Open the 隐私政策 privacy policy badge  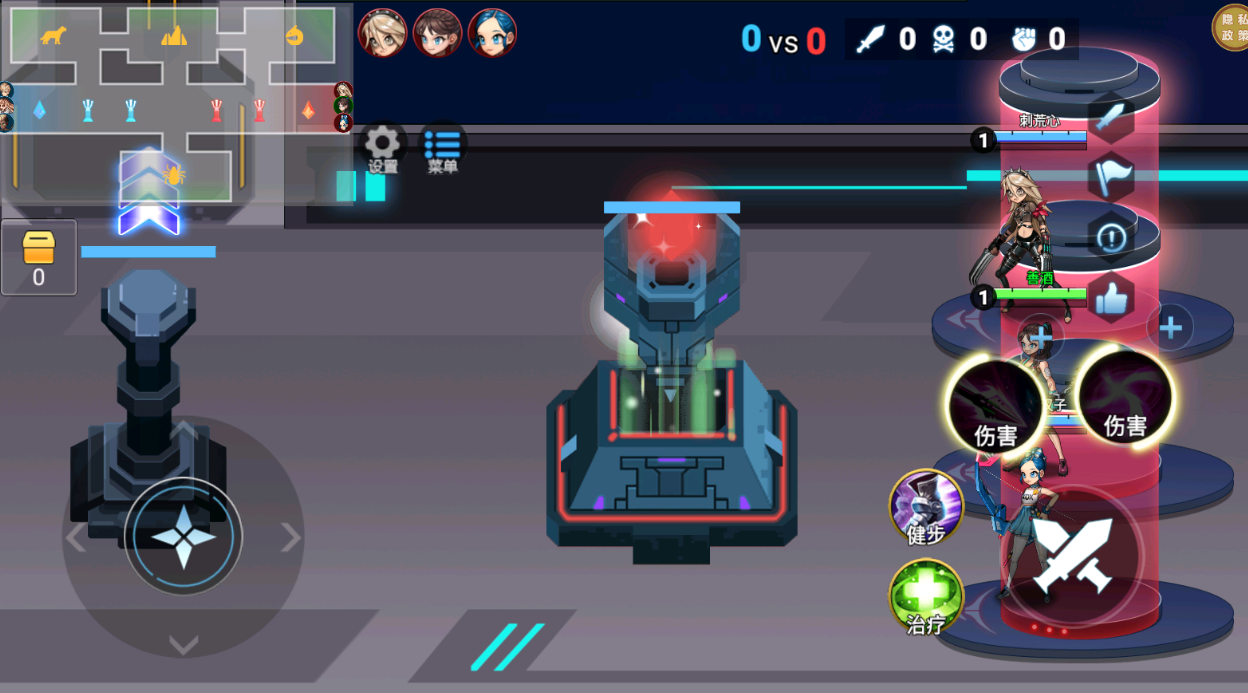[1229, 26]
